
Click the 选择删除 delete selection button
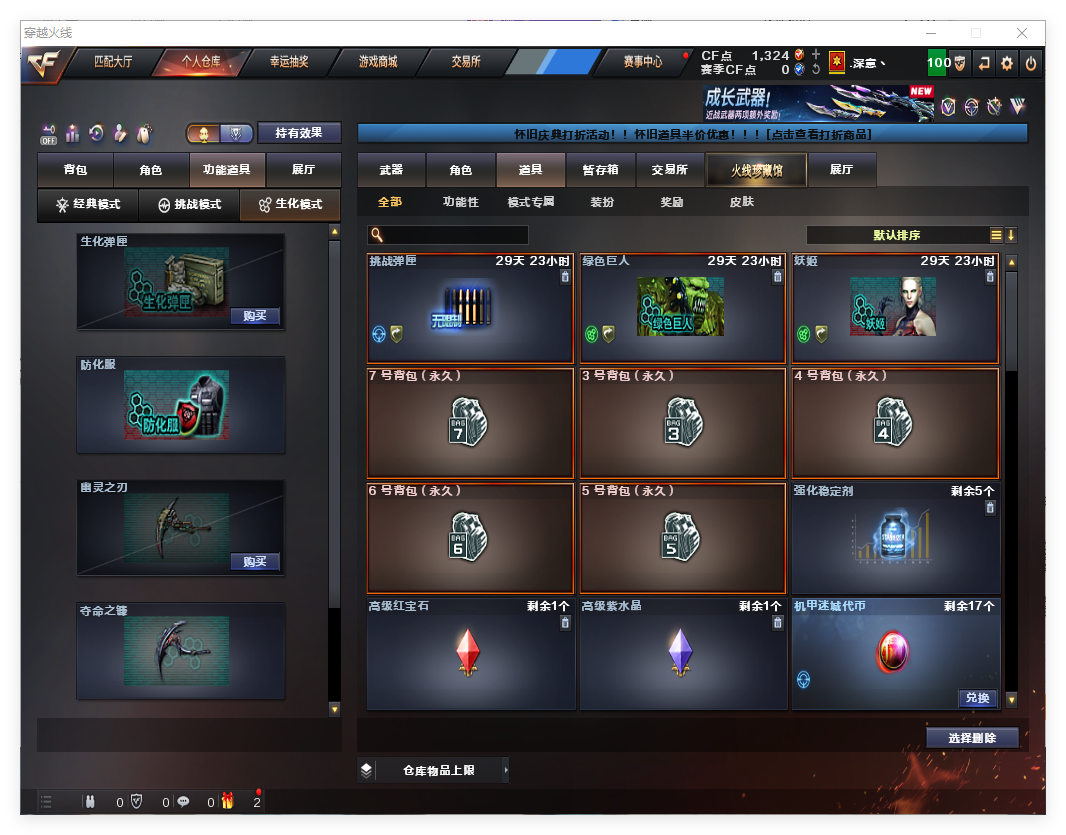(x=972, y=738)
